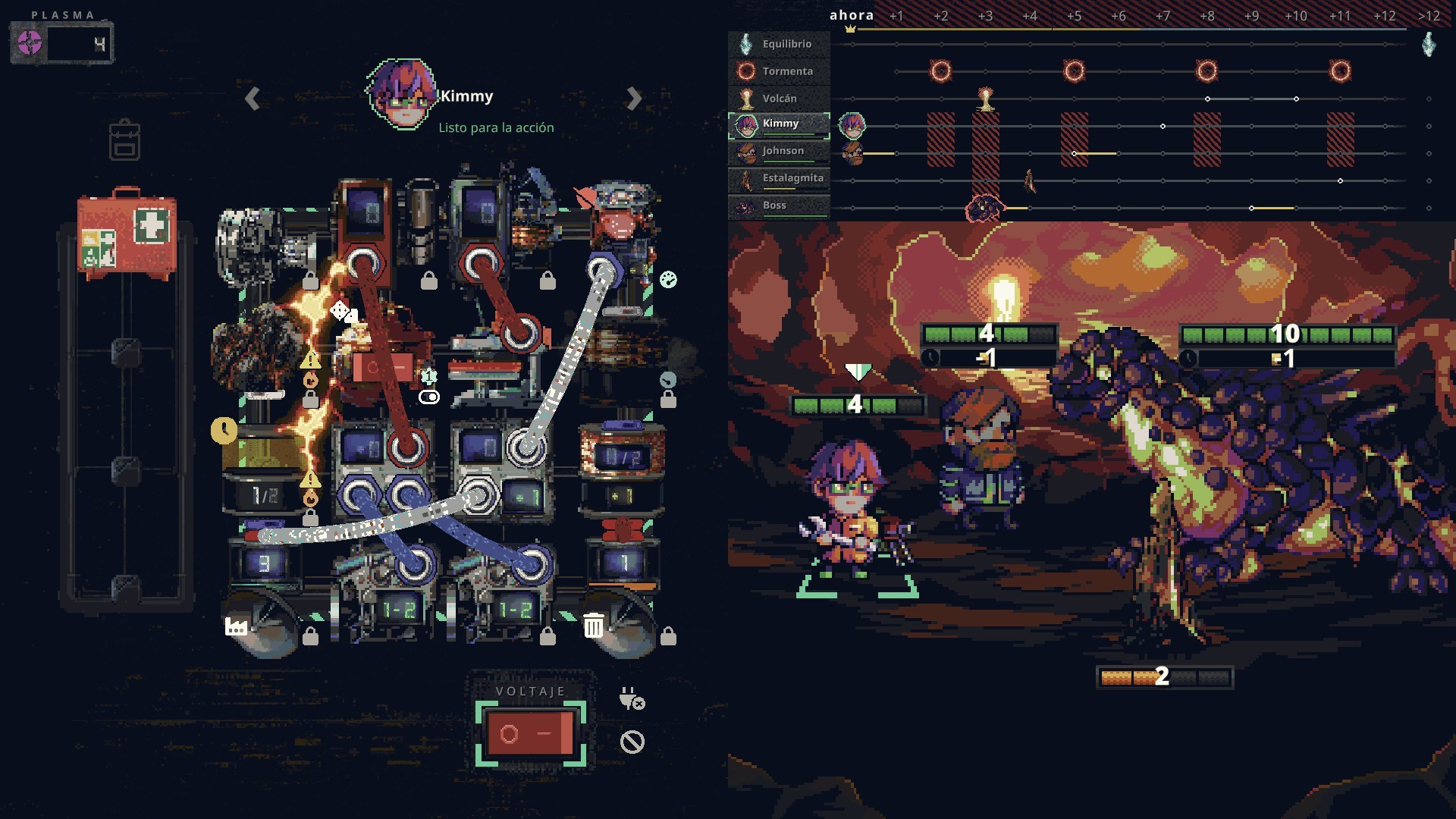This screenshot has height=819, width=1456.
Task: Select the Boss row in turn list
Action: pyautogui.click(x=779, y=206)
